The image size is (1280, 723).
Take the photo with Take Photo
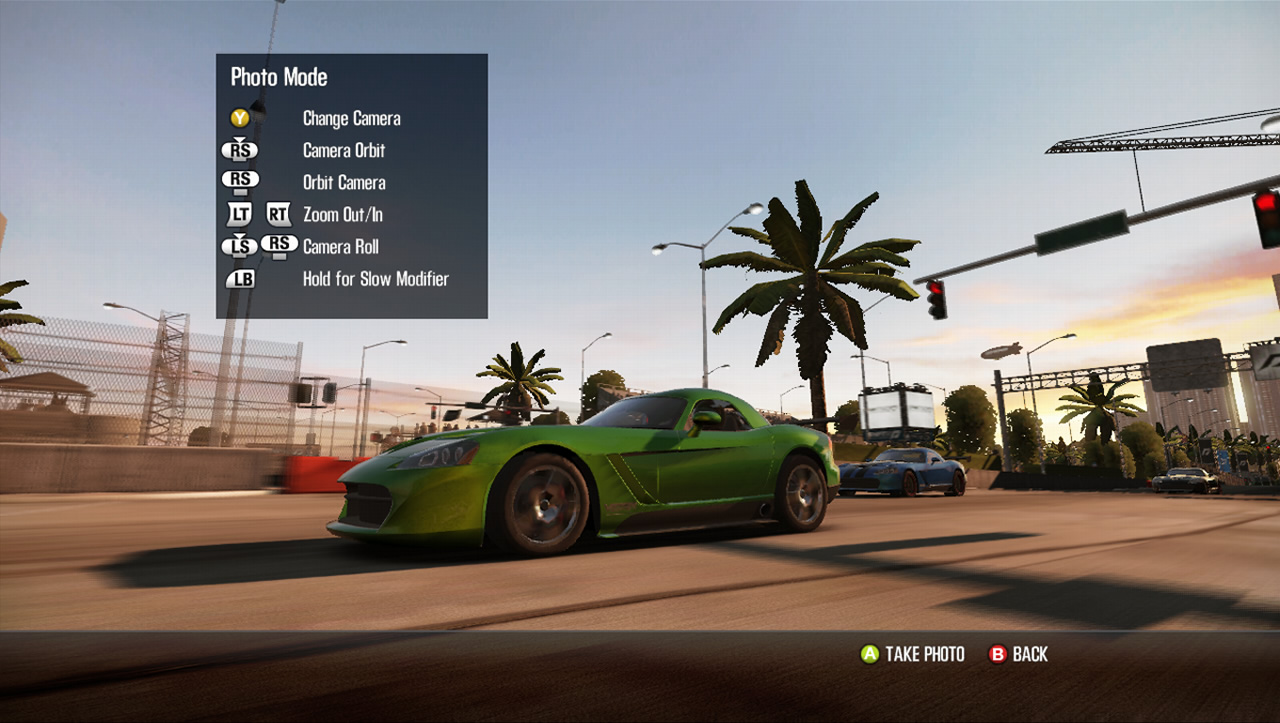913,654
